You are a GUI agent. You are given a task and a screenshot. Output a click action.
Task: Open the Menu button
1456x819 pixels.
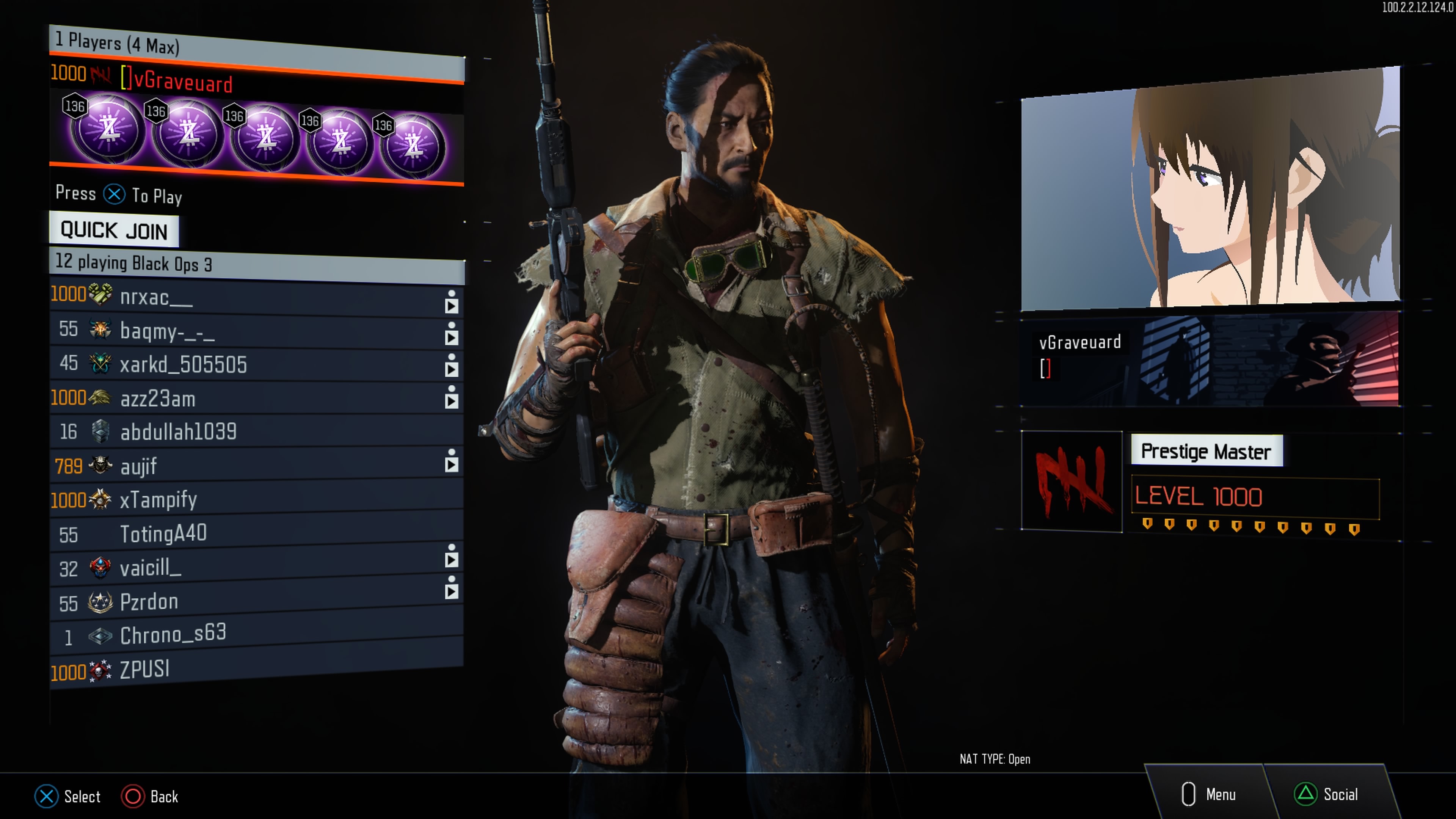[x=1210, y=794]
